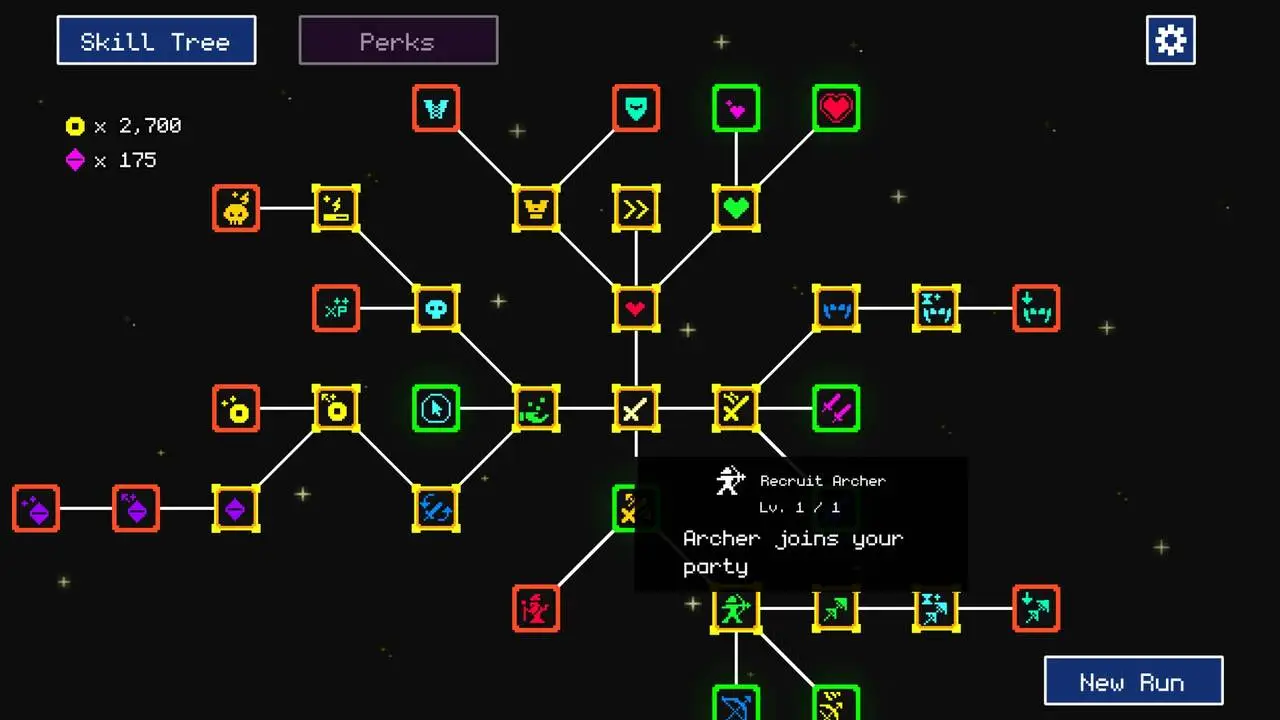
Task: Select the crossed swords attack node
Action: 636,408
